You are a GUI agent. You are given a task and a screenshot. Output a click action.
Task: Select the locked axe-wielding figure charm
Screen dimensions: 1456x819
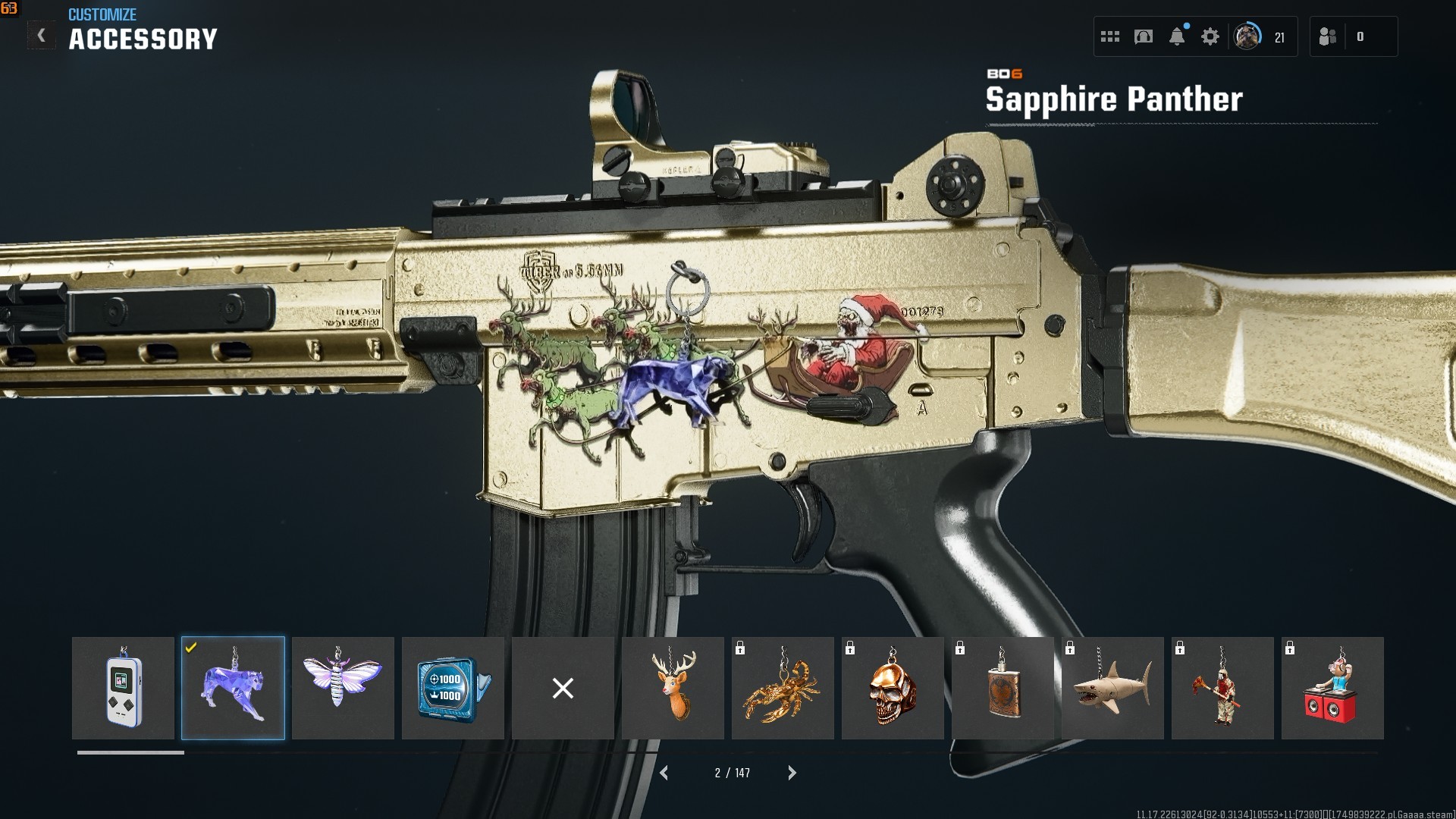pyautogui.click(x=1222, y=688)
